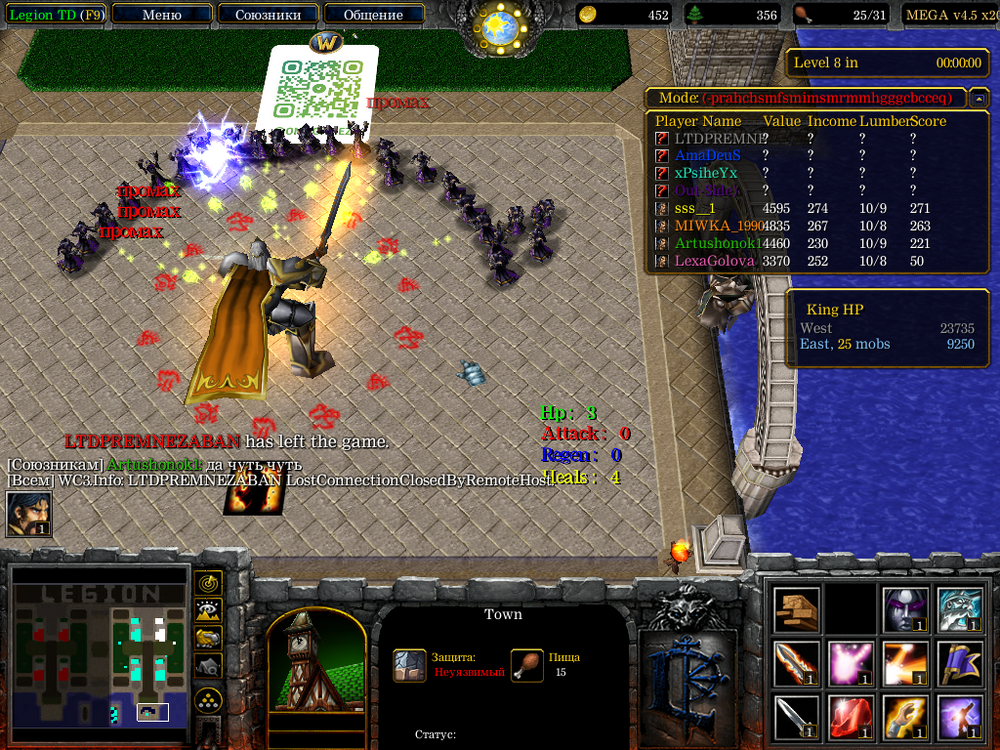The image size is (1000, 750).
Task: Click the lumber planks command icon
Action: pos(797,609)
